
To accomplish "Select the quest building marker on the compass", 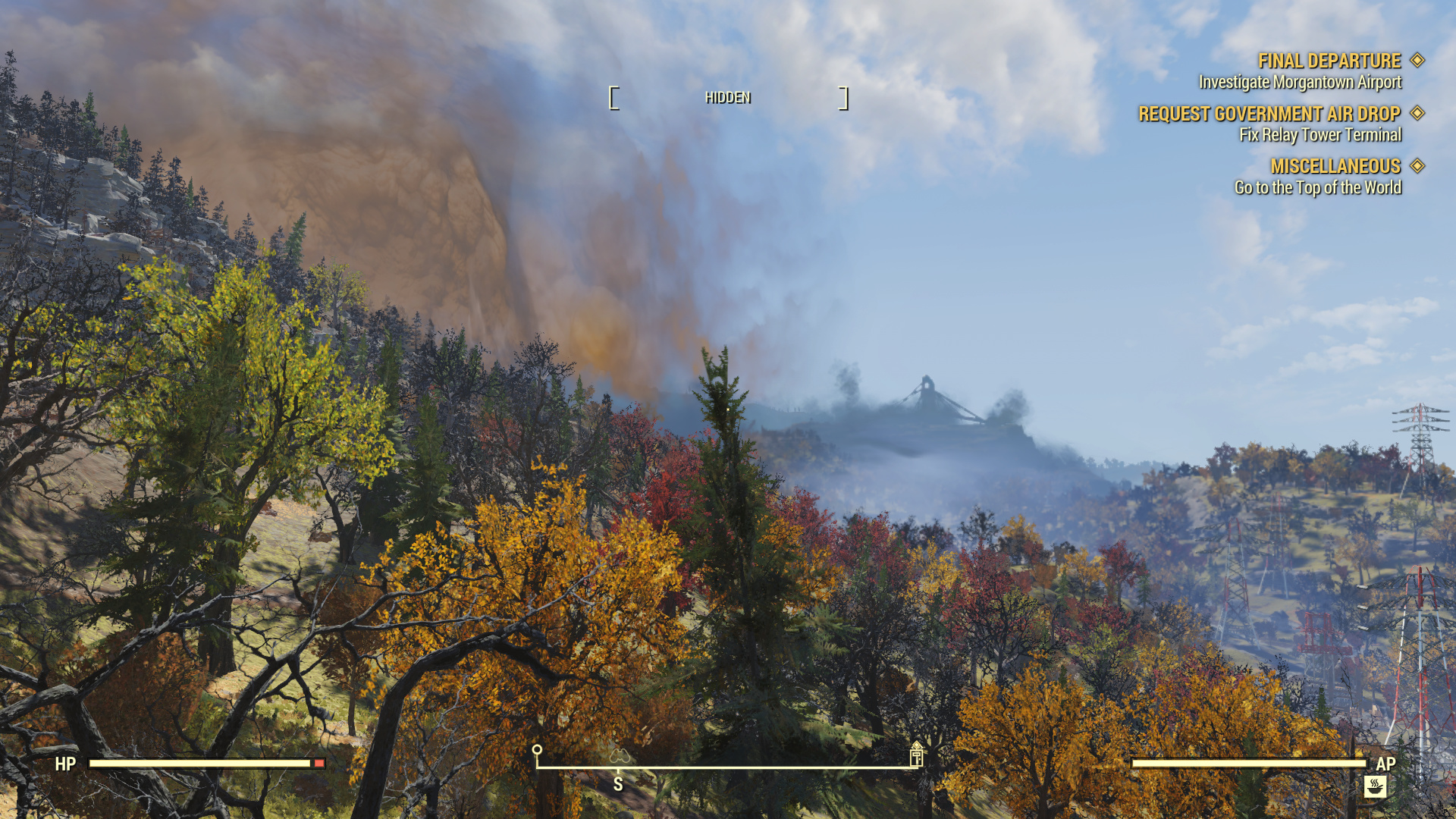I will [x=916, y=755].
